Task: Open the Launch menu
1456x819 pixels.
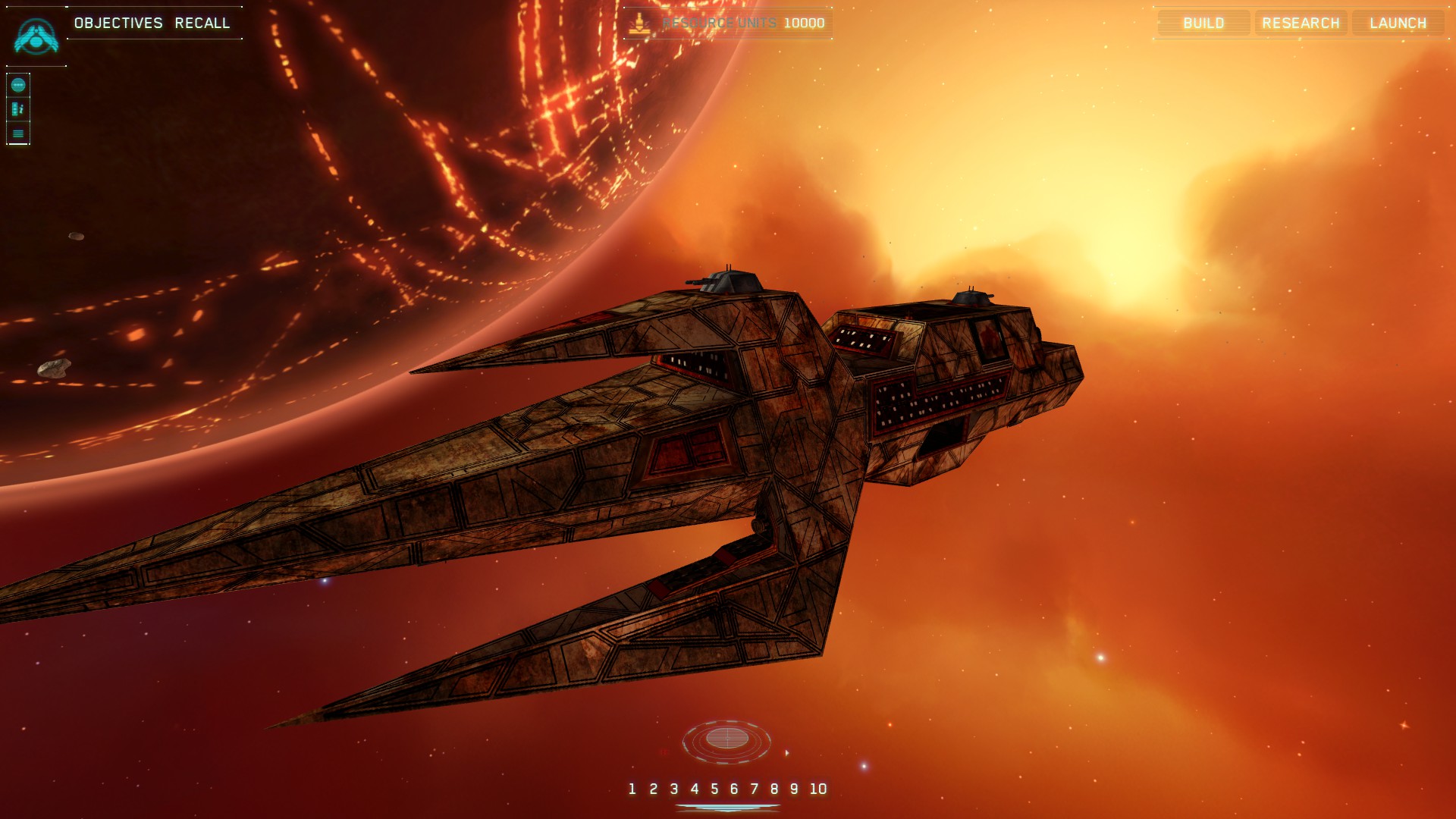Action: click(x=1398, y=23)
